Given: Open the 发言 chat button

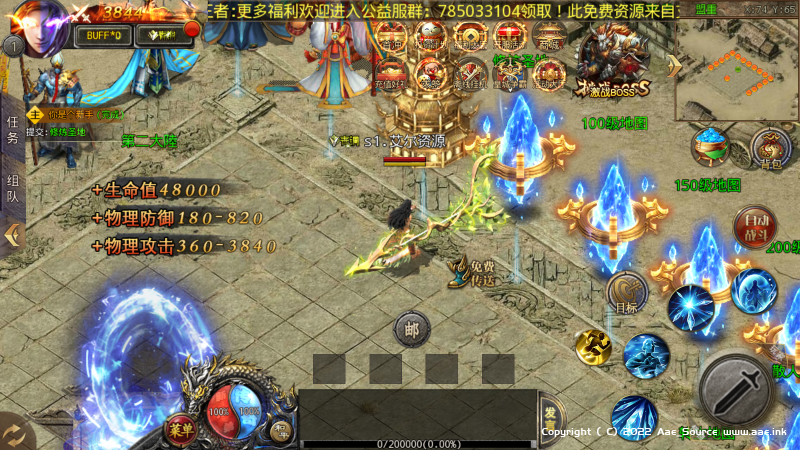Looking at the screenshot, I should [551, 414].
